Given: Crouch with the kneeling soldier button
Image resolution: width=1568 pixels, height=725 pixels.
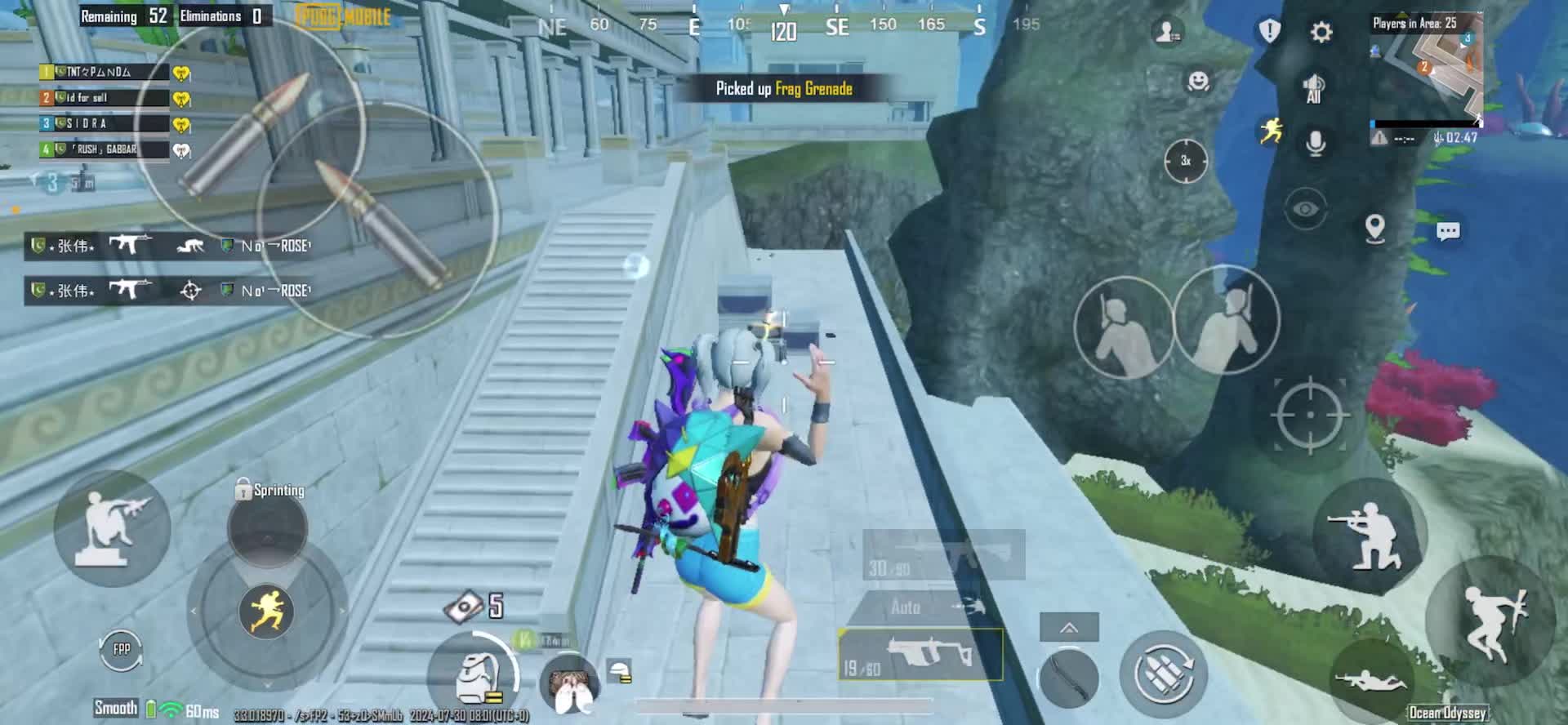Looking at the screenshot, I should click(1368, 535).
